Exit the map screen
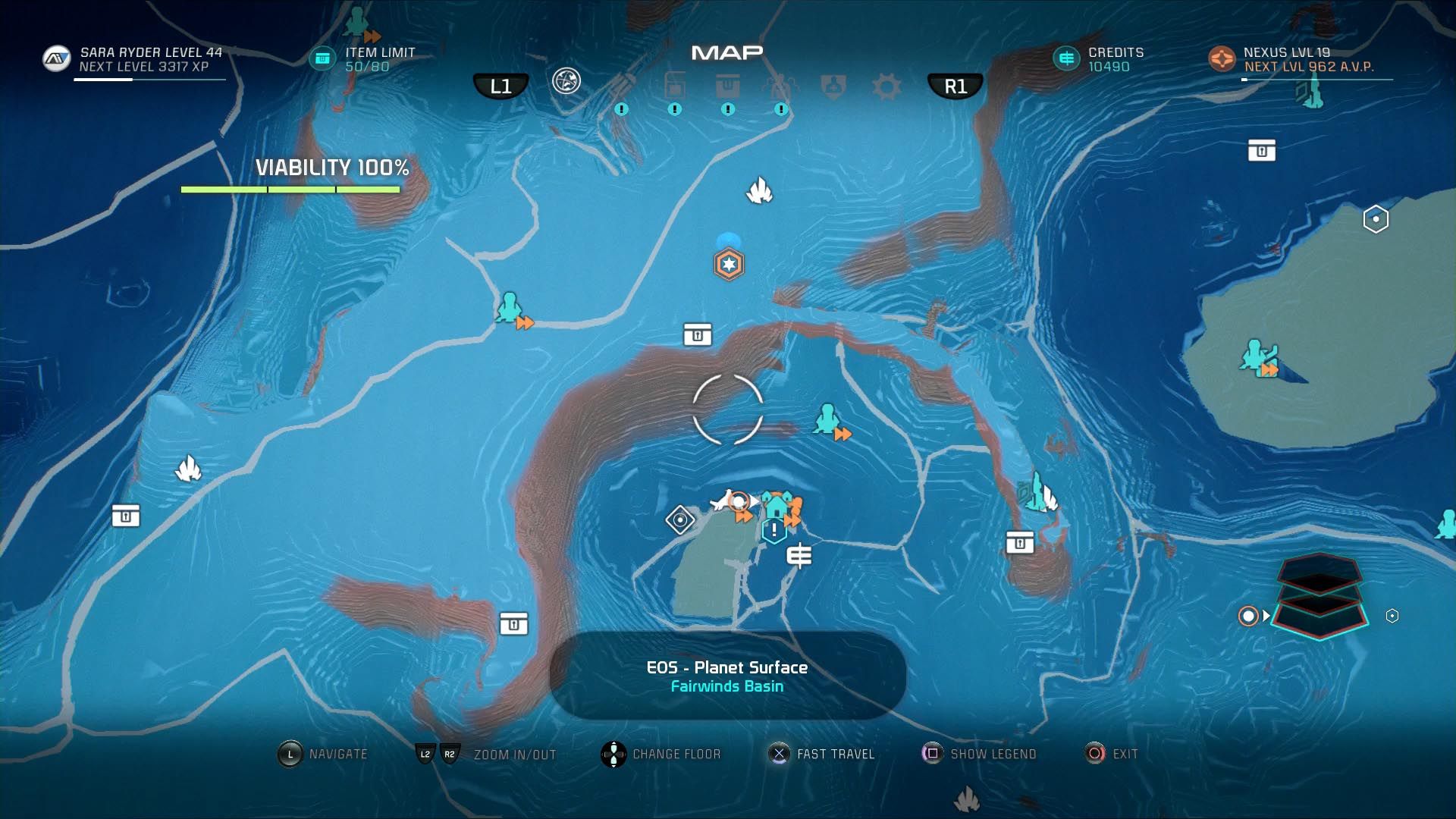Viewport: 1456px width, 819px height. tap(1094, 753)
